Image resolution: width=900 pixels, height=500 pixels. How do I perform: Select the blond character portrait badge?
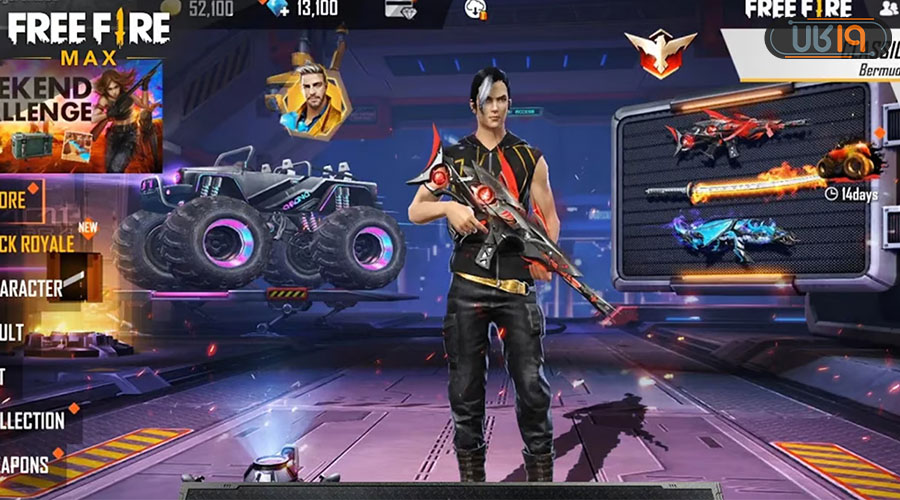pos(309,100)
